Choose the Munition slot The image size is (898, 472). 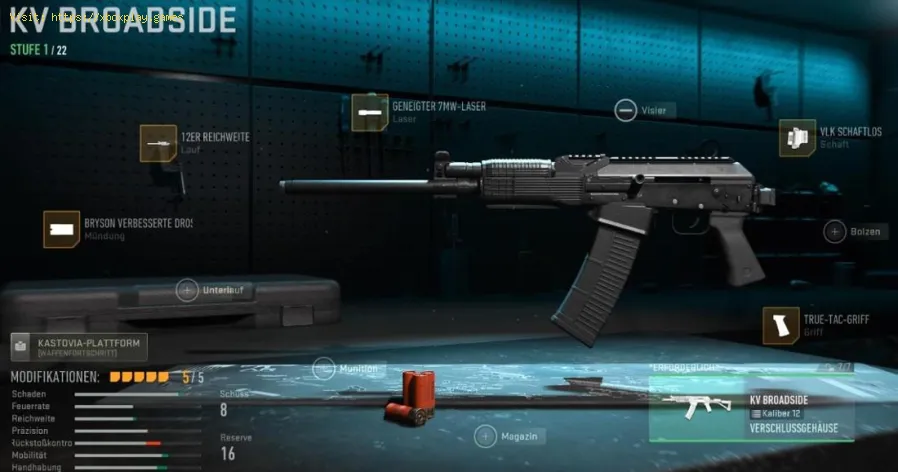click(x=323, y=369)
